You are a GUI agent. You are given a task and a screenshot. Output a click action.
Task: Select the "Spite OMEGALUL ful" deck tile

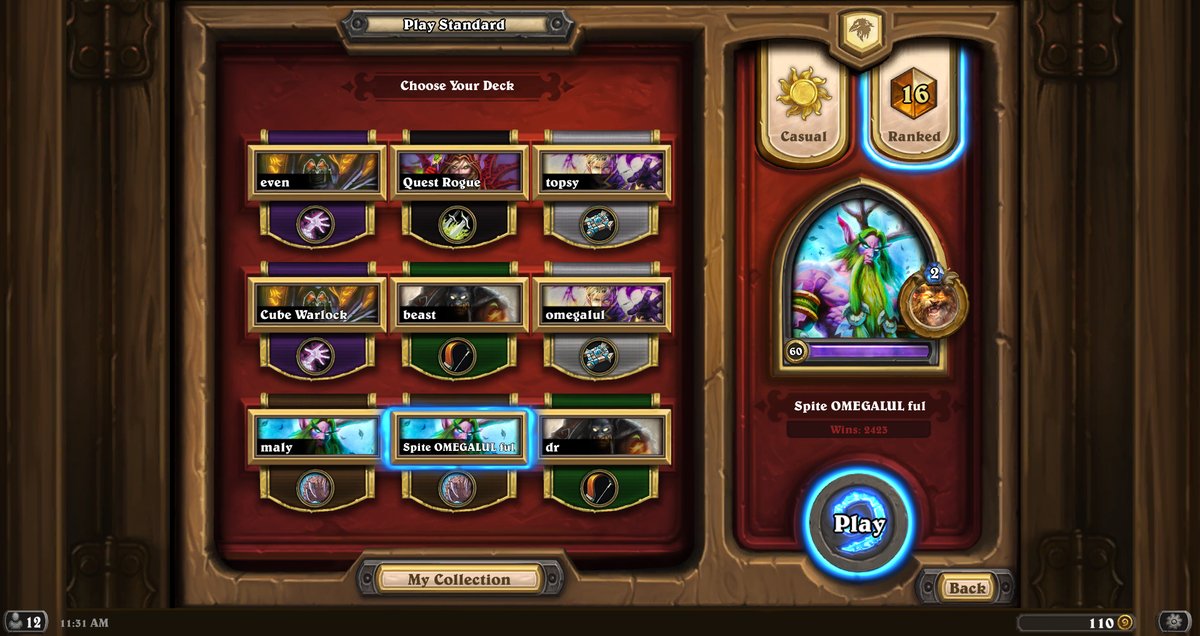click(x=458, y=436)
